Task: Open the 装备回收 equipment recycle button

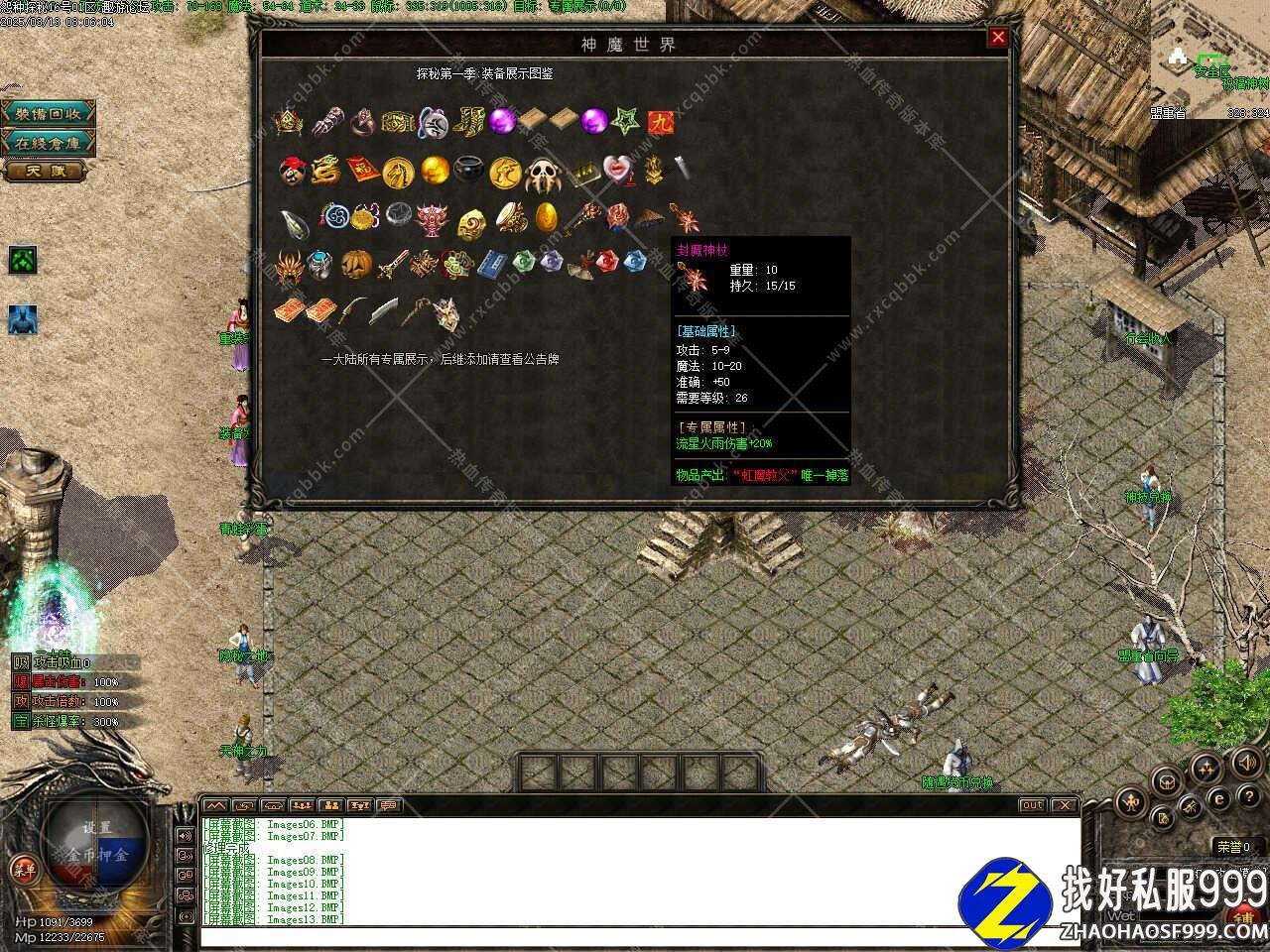Action: click(x=48, y=114)
